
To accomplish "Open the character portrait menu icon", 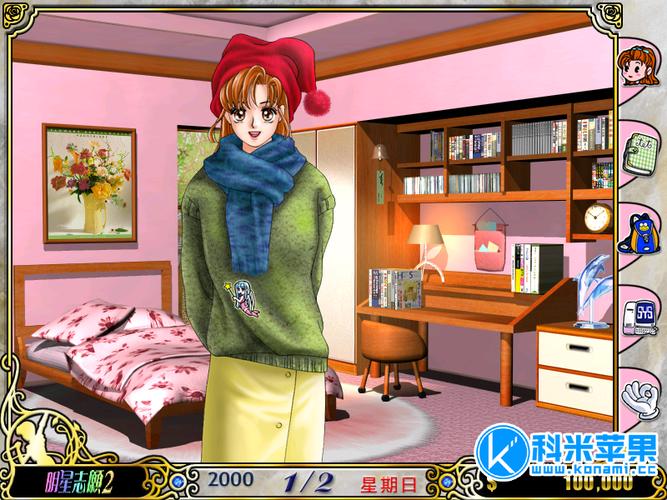I will (x=636, y=70).
